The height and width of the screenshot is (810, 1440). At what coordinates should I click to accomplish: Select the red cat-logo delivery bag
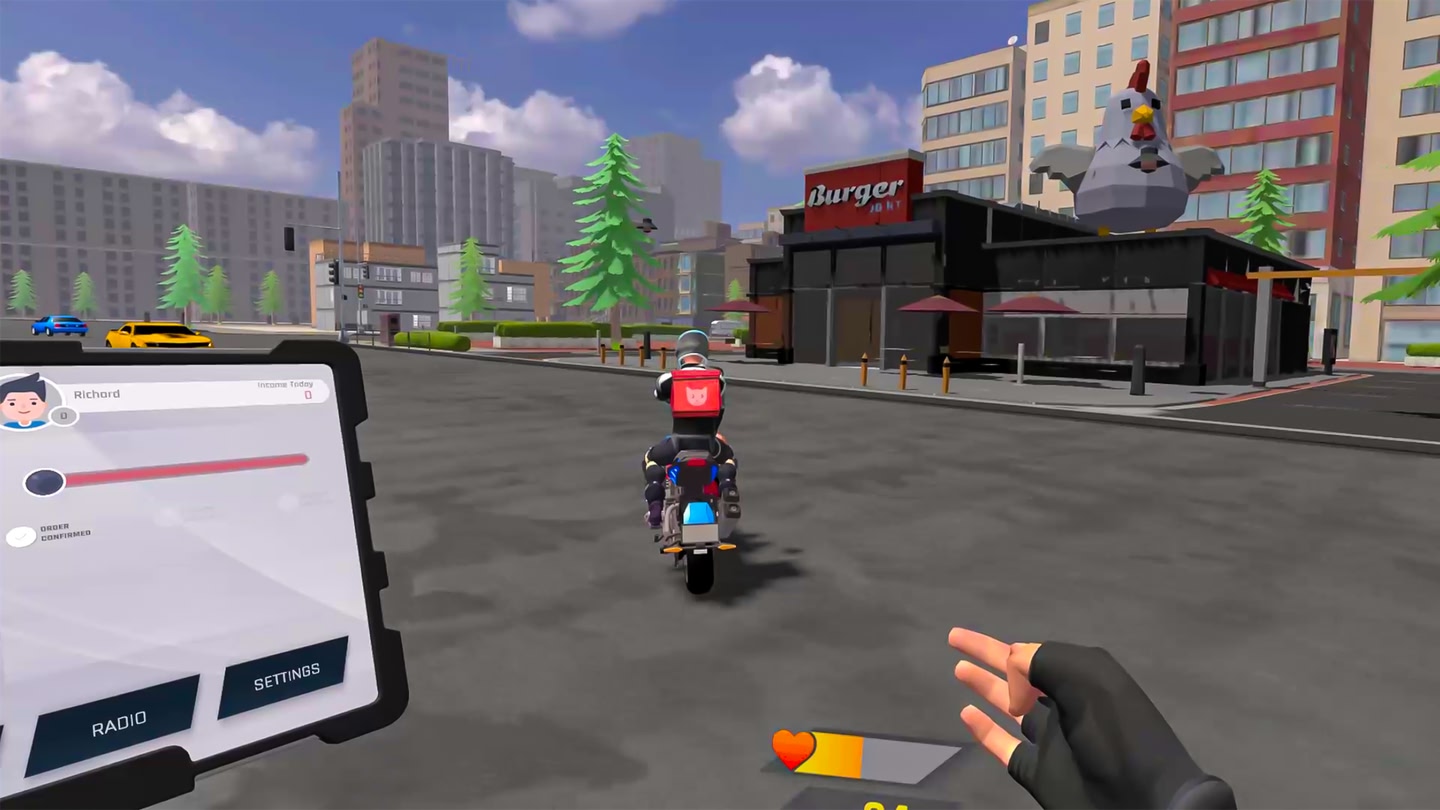(697, 398)
